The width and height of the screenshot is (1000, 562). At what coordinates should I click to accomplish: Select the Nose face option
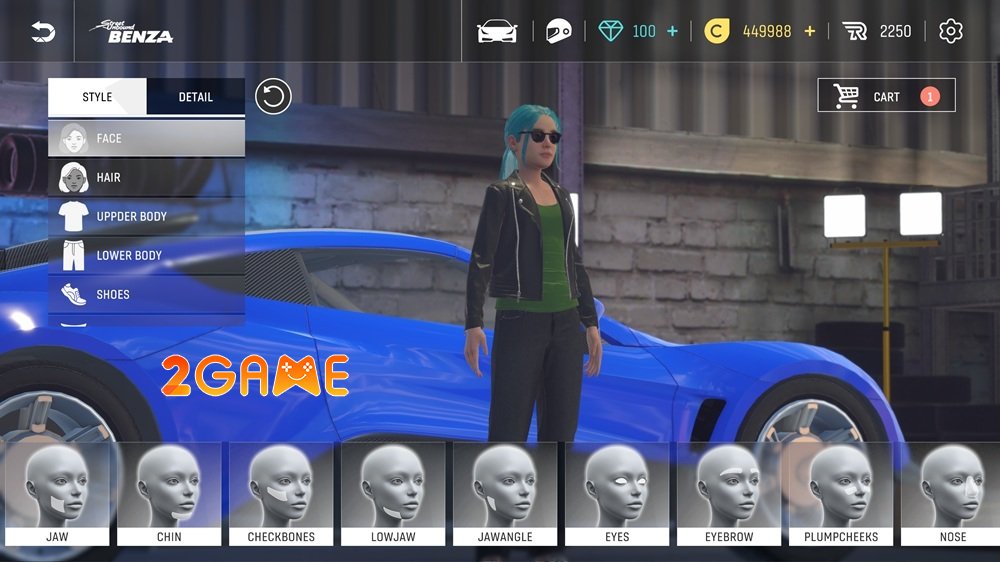pyautogui.click(x=952, y=494)
